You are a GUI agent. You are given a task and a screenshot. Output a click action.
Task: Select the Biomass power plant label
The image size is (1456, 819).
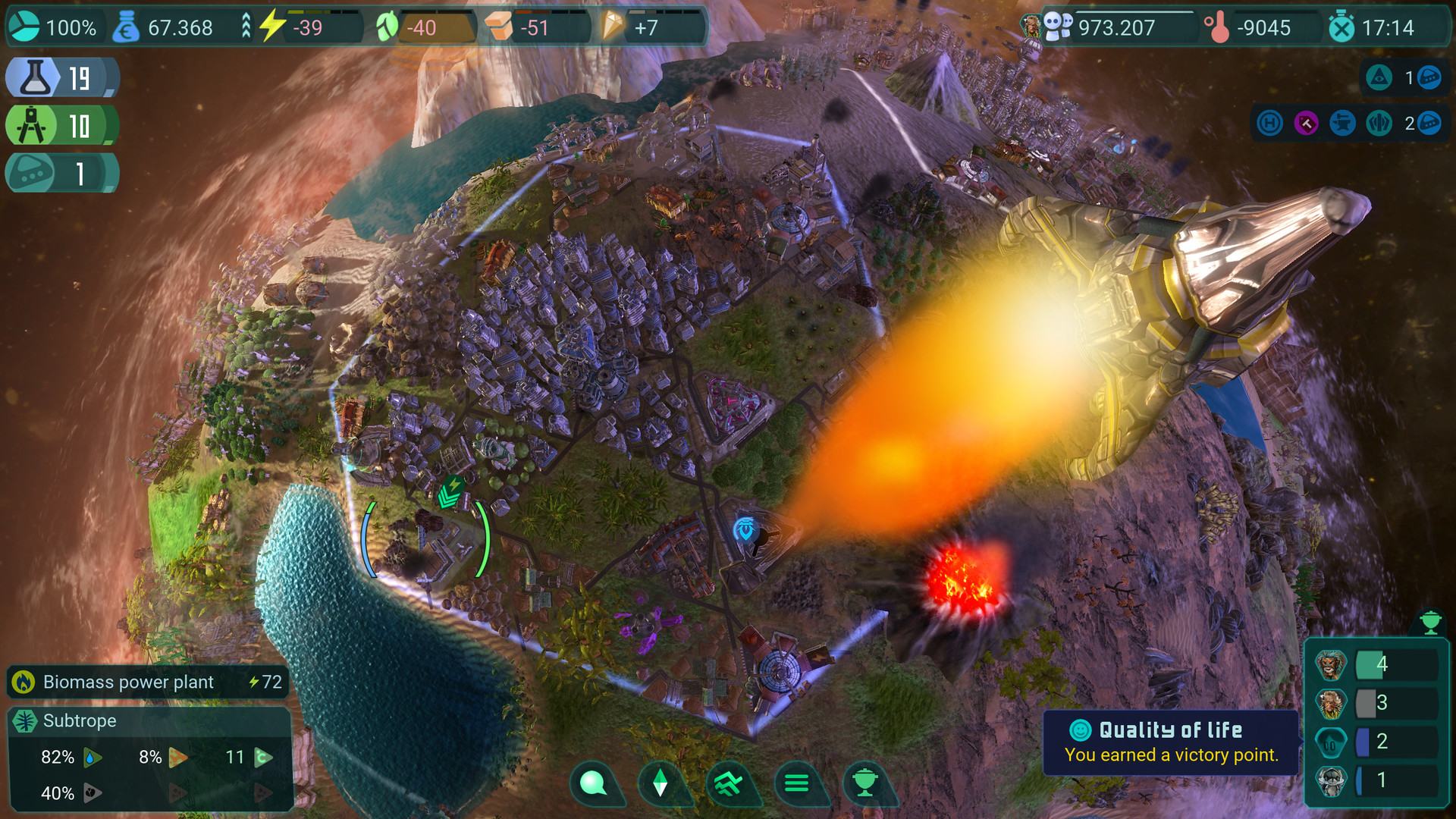pos(127,682)
